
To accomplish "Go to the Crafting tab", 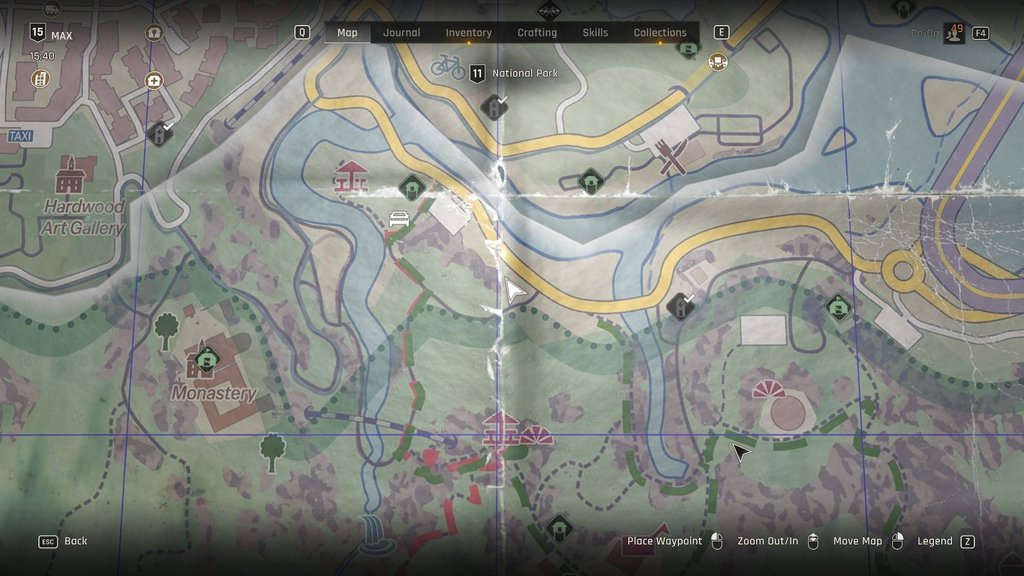I will coord(537,33).
